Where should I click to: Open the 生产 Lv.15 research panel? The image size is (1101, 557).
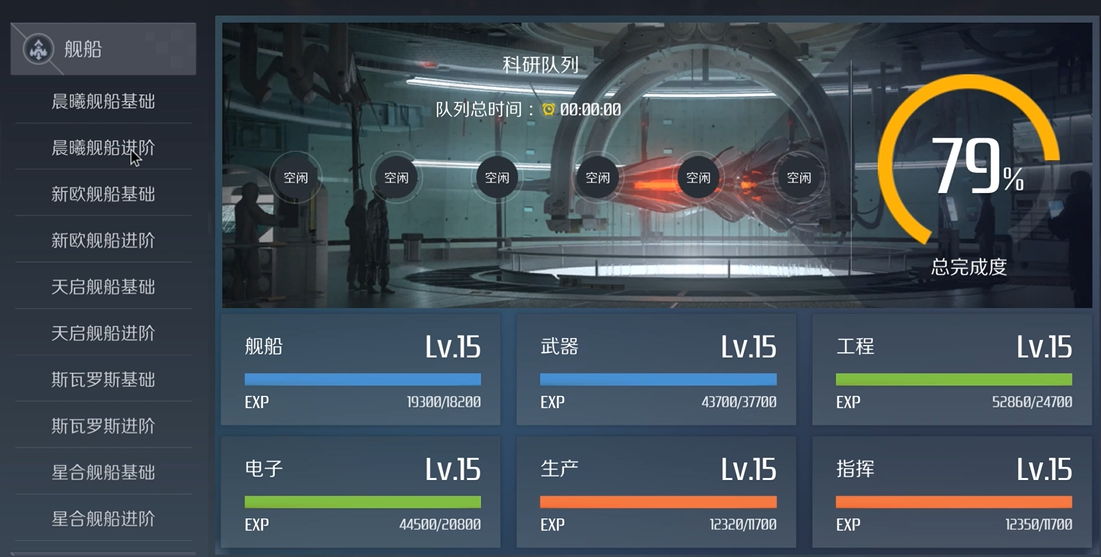(x=656, y=492)
